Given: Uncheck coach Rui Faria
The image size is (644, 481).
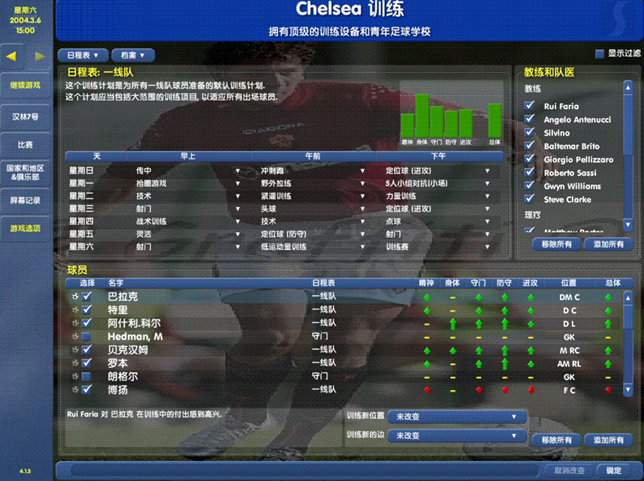Looking at the screenshot, I should coord(531,106).
